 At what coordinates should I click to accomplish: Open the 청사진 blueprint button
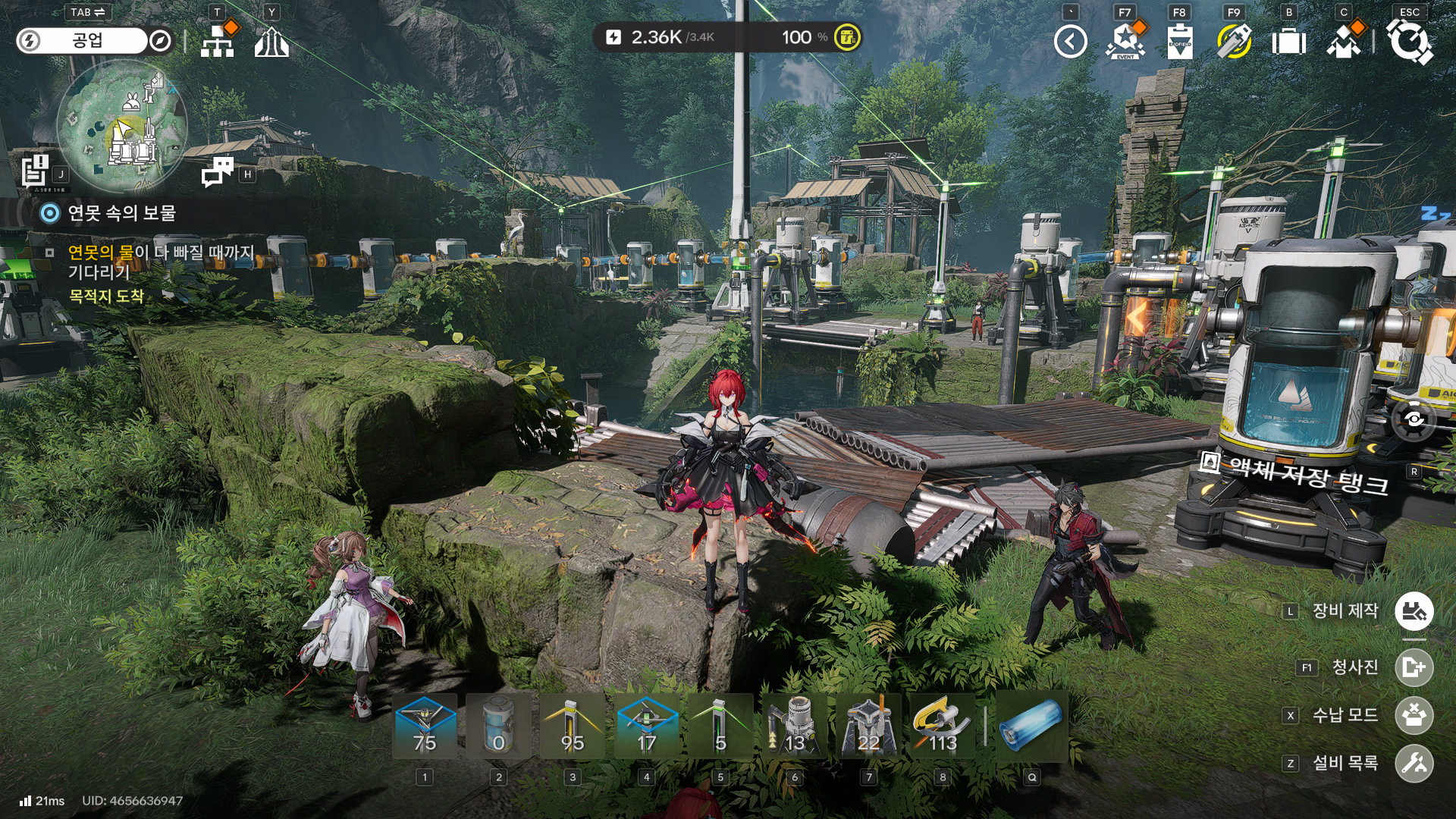pyautogui.click(x=1414, y=667)
